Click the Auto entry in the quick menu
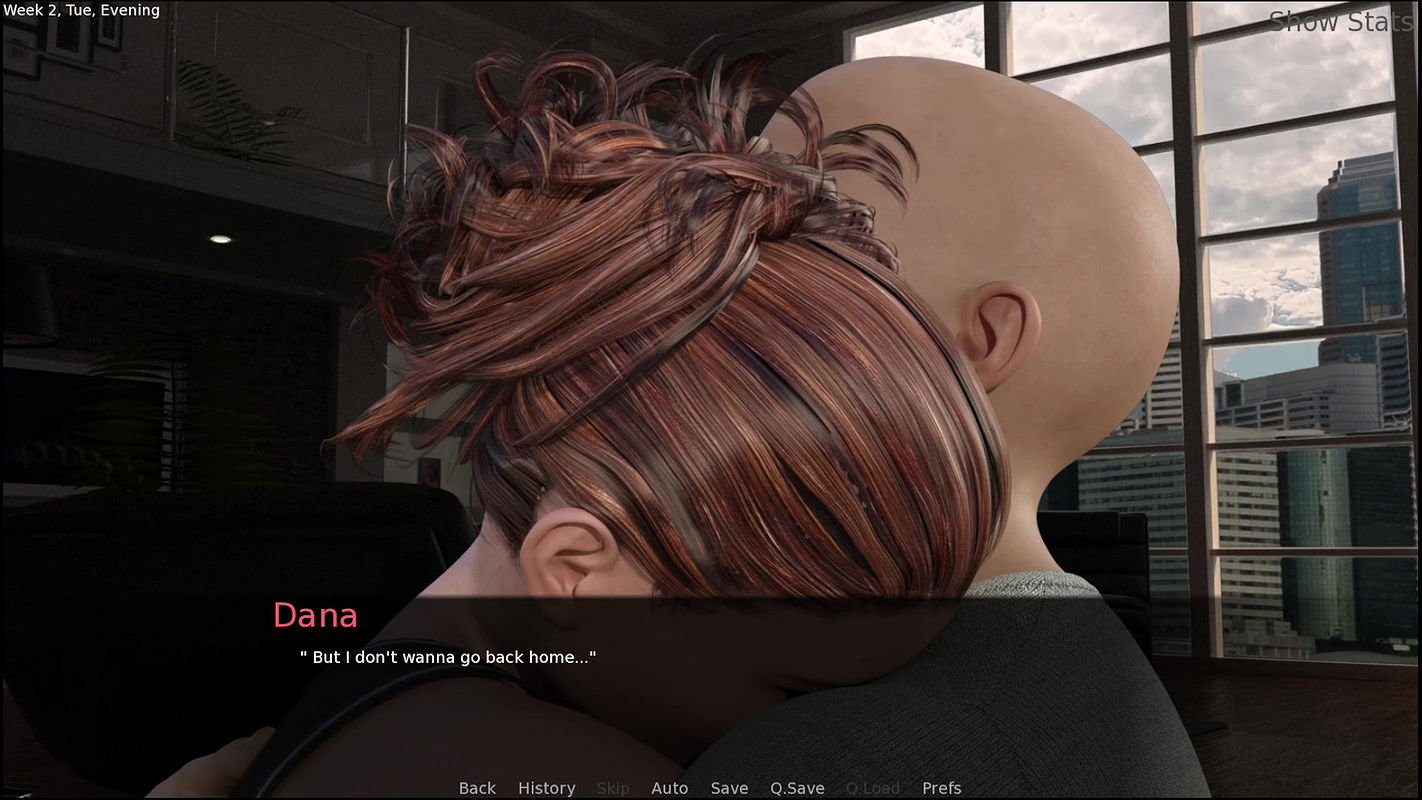Viewport: 1422px width, 800px height. point(669,788)
